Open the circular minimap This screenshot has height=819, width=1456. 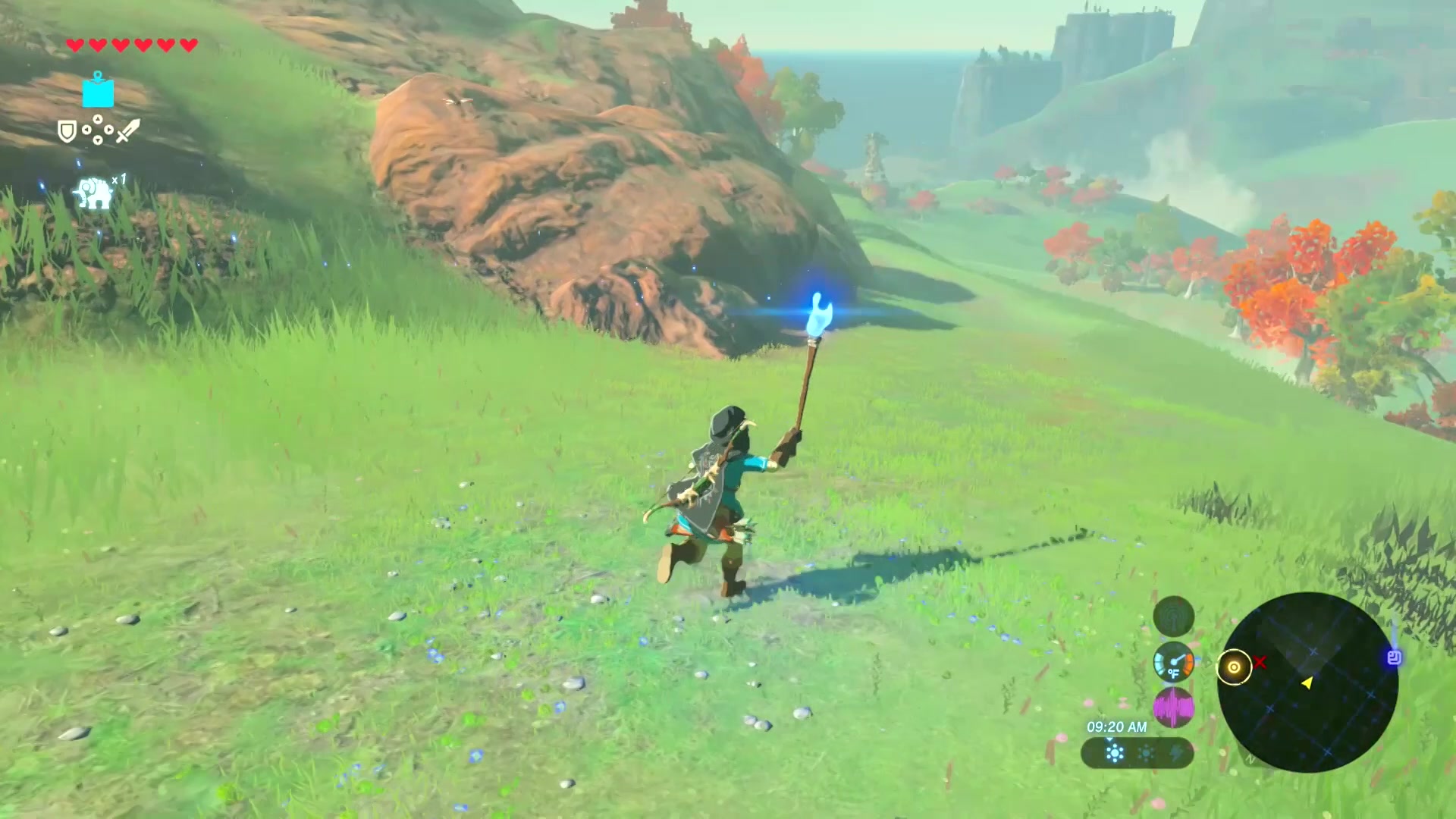coord(1307,682)
